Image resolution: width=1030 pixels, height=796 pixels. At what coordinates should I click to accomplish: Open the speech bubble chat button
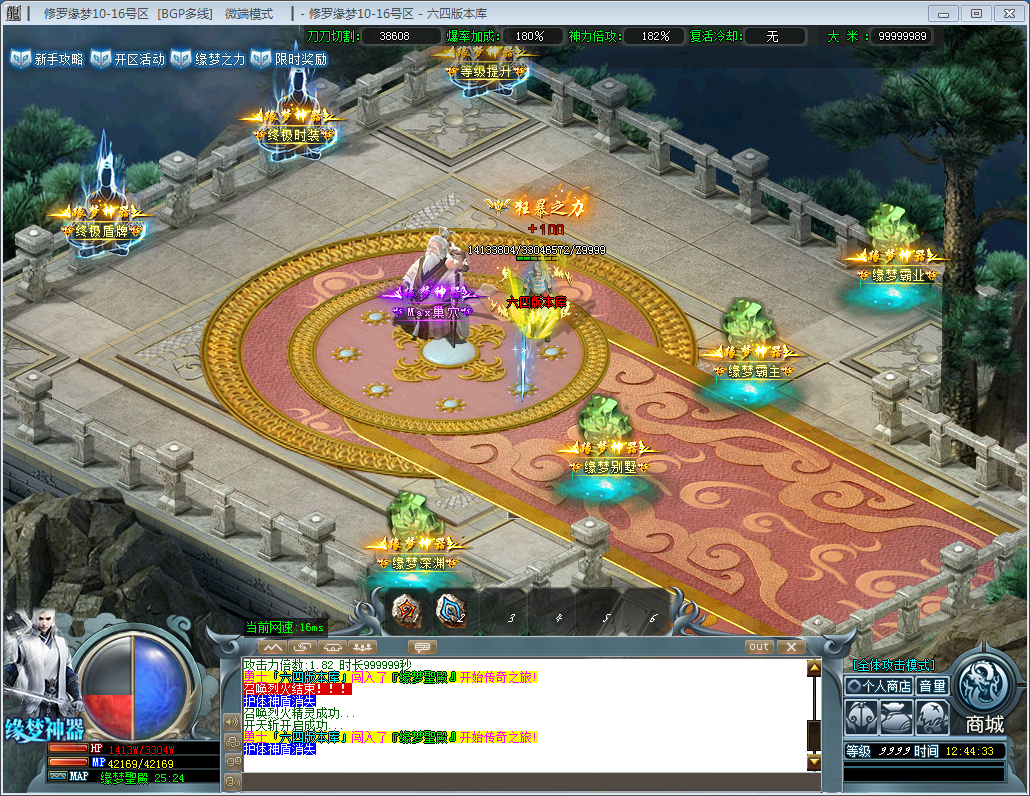point(422,647)
